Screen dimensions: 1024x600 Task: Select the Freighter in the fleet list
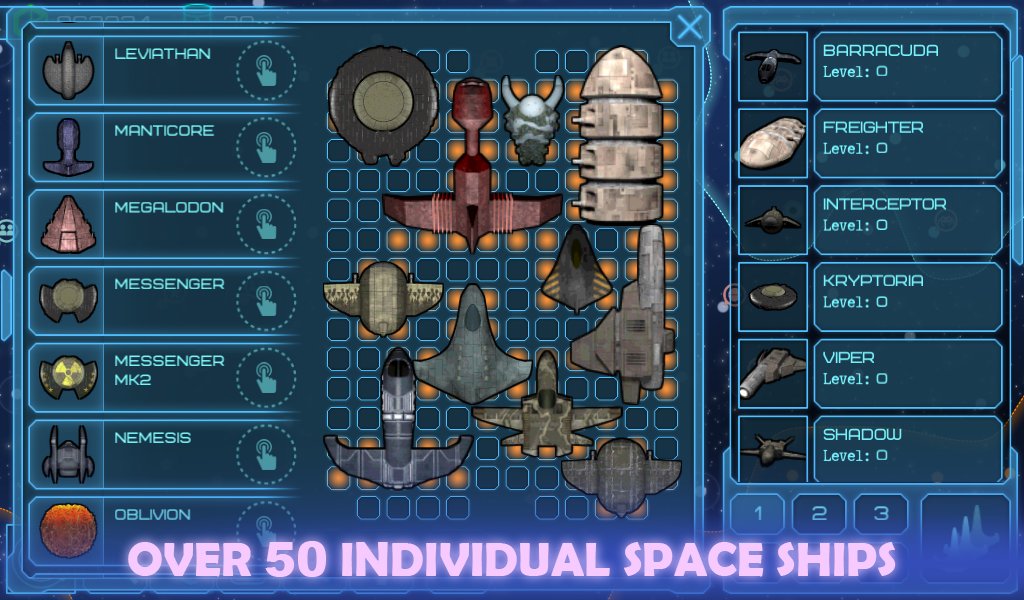[x=907, y=143]
